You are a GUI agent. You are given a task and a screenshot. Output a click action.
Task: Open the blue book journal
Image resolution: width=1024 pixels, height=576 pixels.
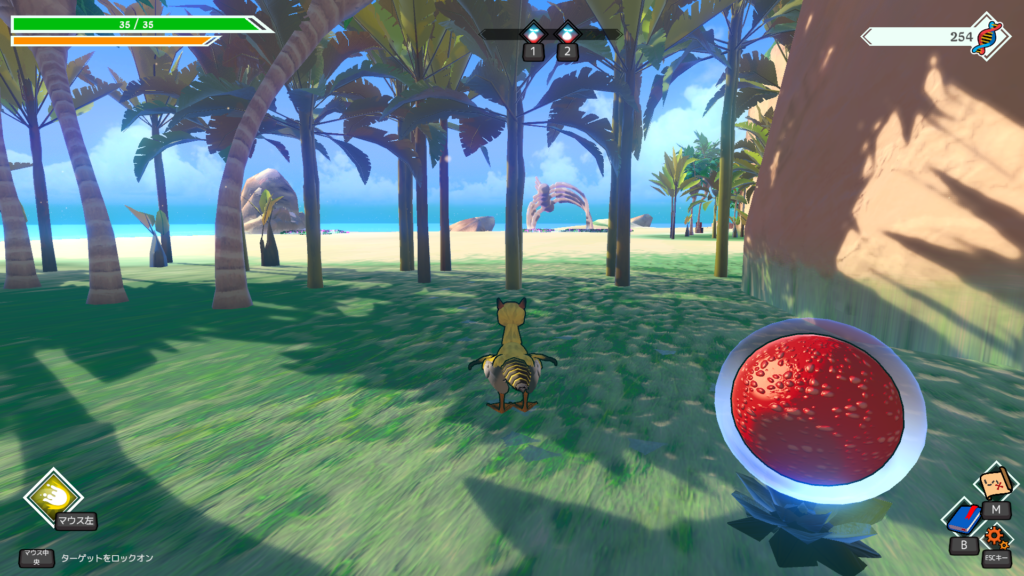(963, 519)
